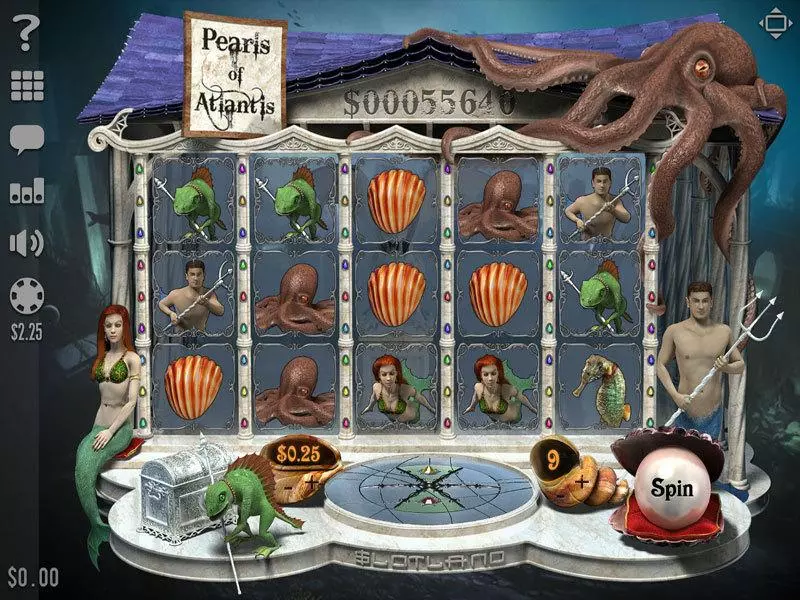
Task: Open the help question mark
Action: (x=27, y=35)
